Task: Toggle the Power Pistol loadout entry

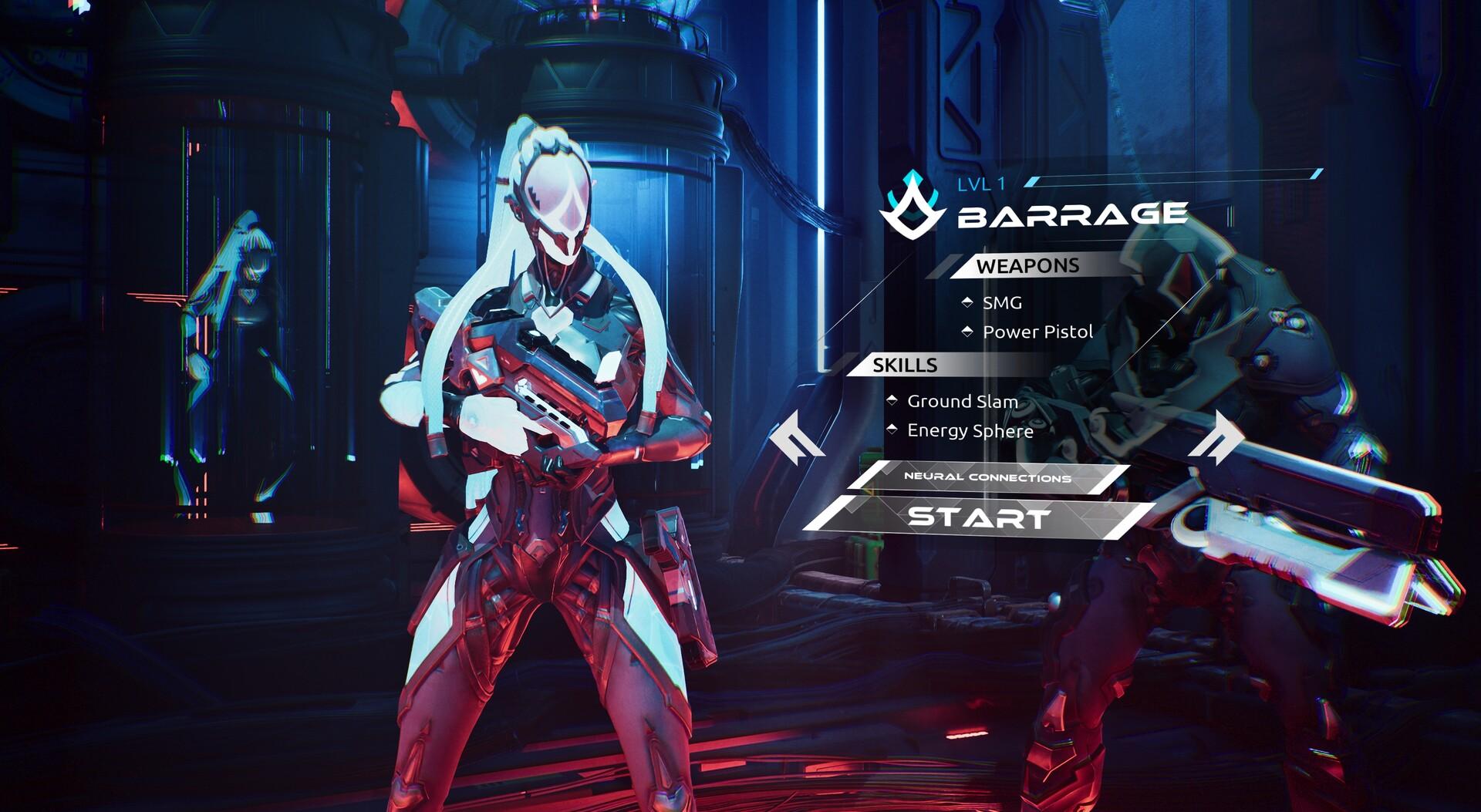Action: coord(1037,332)
